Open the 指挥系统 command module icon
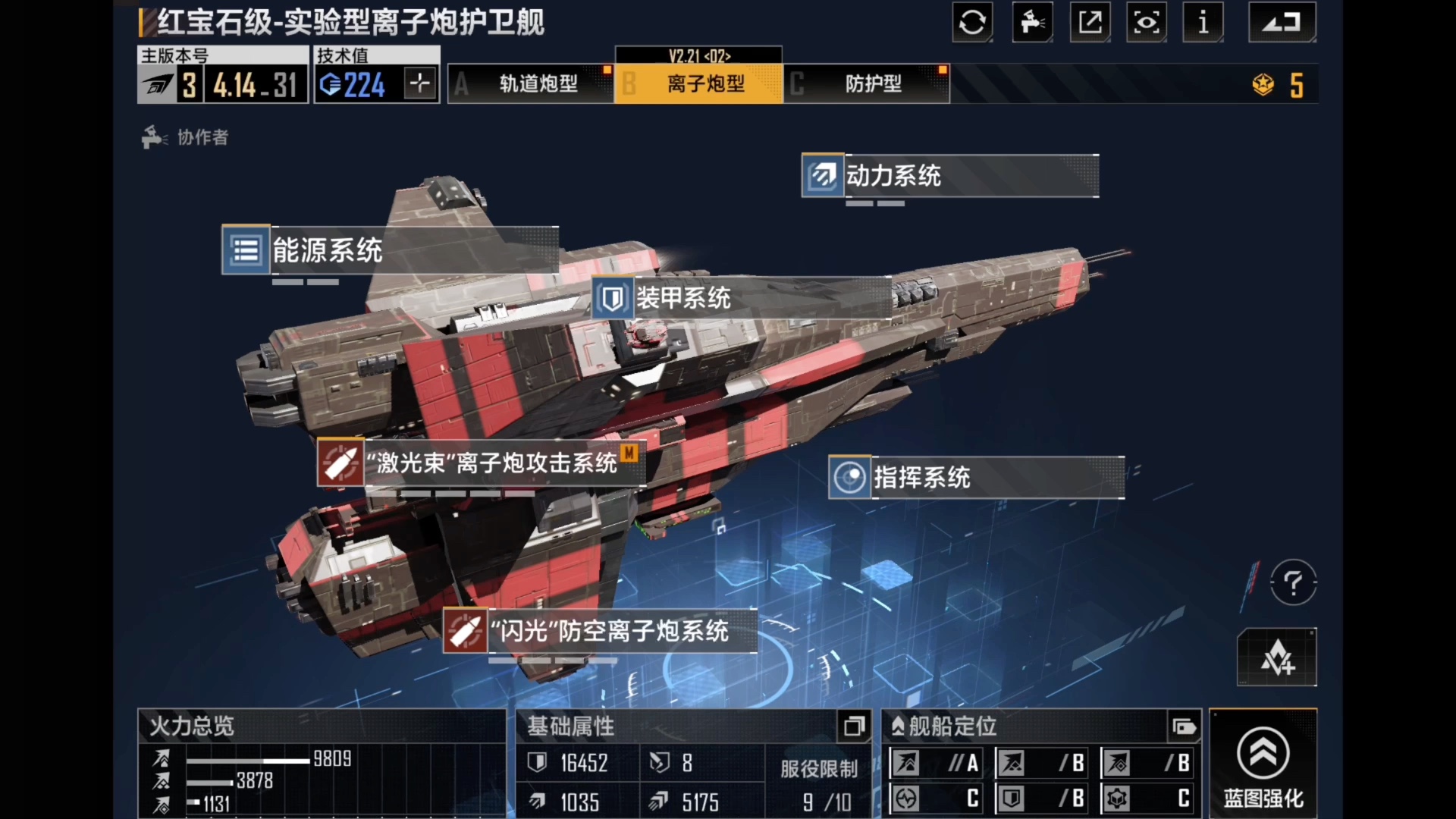Viewport: 1456px width, 819px height. click(x=849, y=478)
